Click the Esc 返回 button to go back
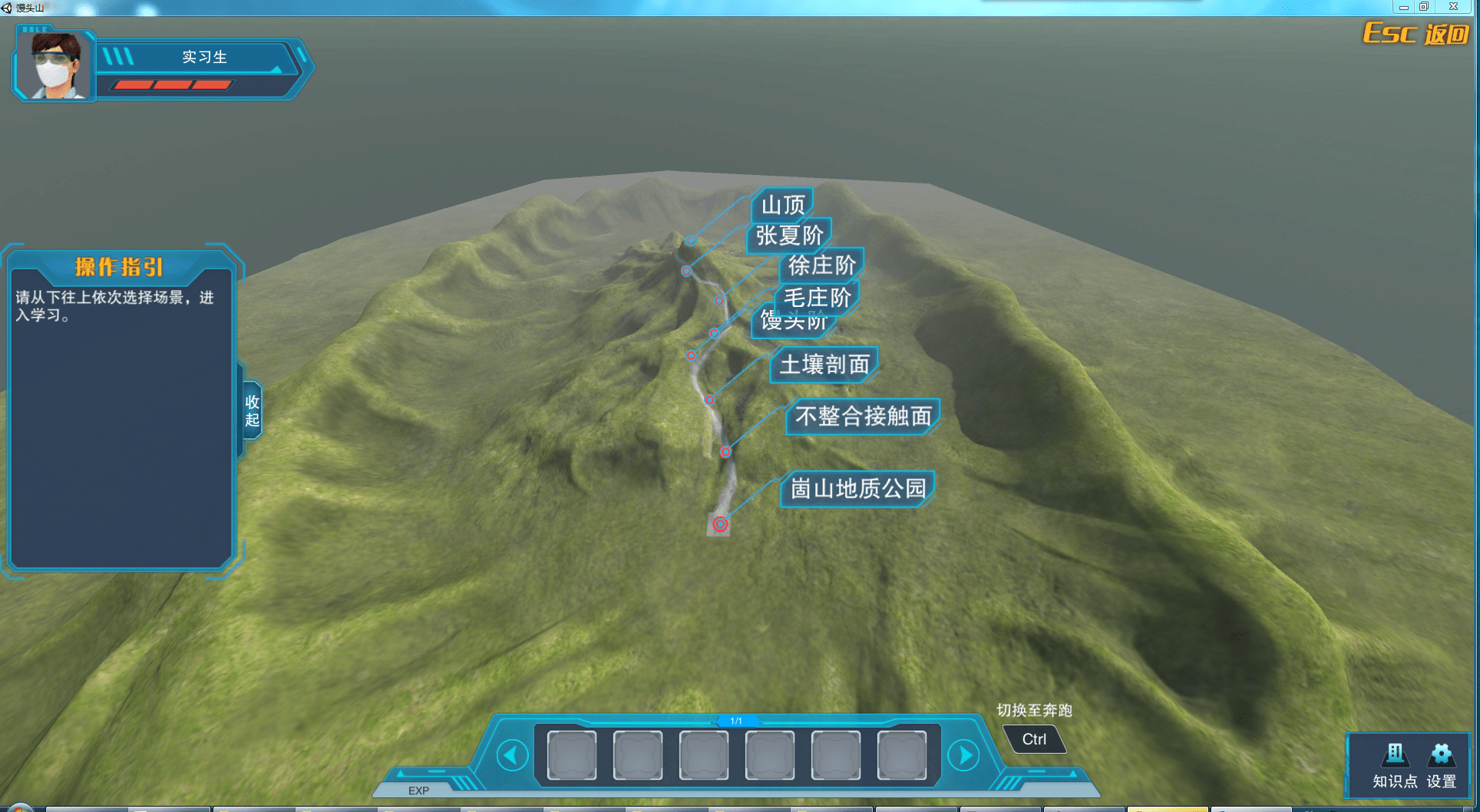 pyautogui.click(x=1415, y=34)
